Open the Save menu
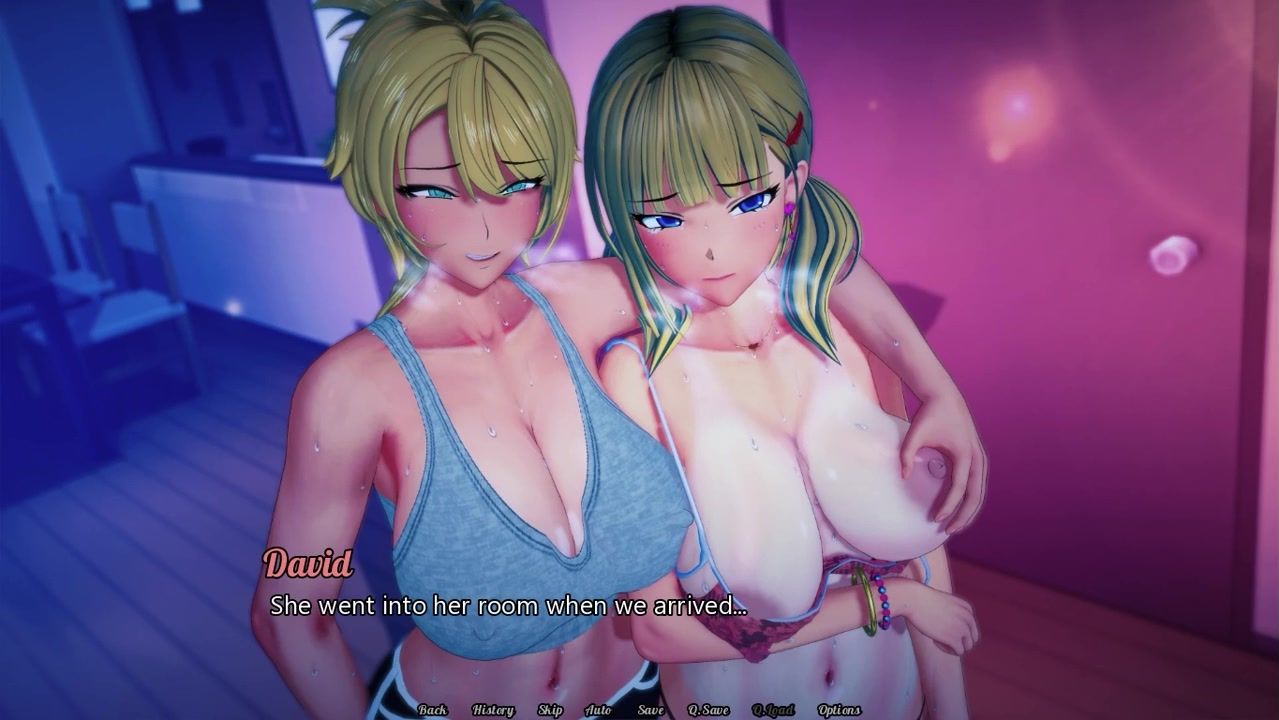1279x720 pixels. click(650, 710)
